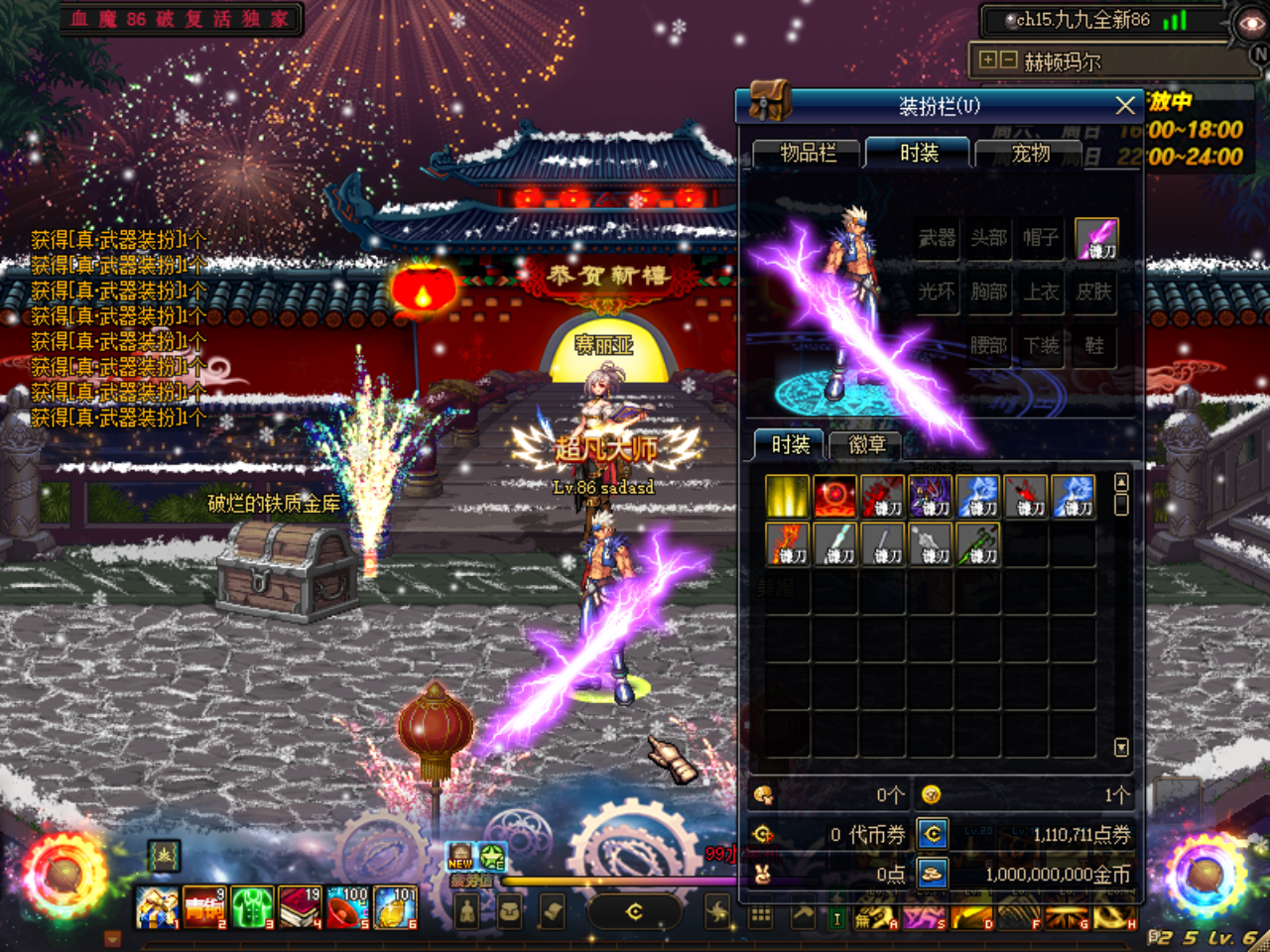The width and height of the screenshot is (1270, 952).
Task: Select a 镰刀 avatar thumbnail in the grid
Action: click(883, 496)
